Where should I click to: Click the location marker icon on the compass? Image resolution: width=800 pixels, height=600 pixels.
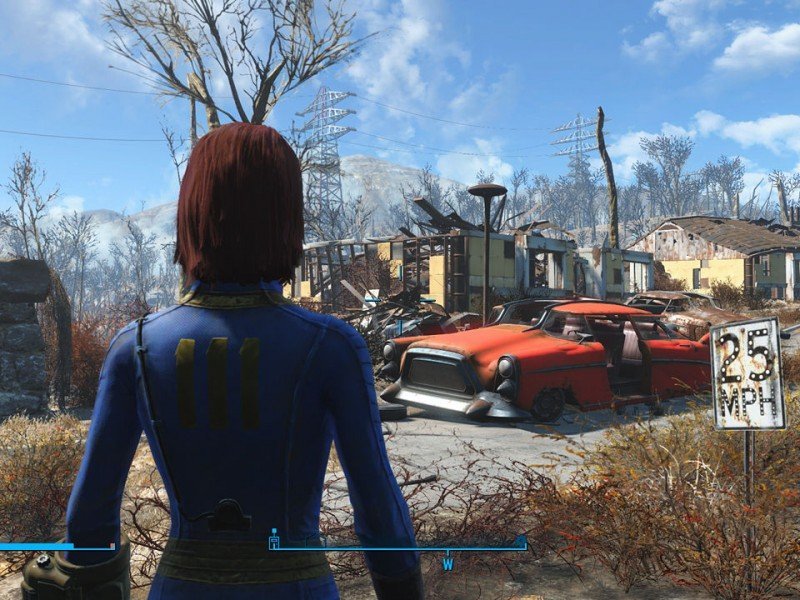(275, 539)
